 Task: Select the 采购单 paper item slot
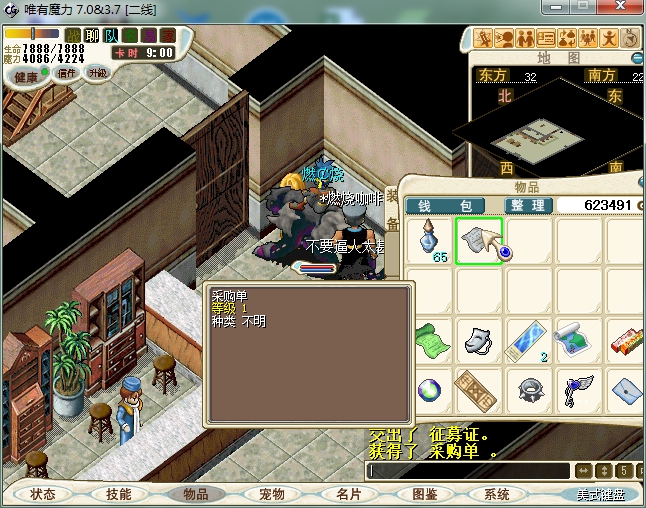click(479, 241)
